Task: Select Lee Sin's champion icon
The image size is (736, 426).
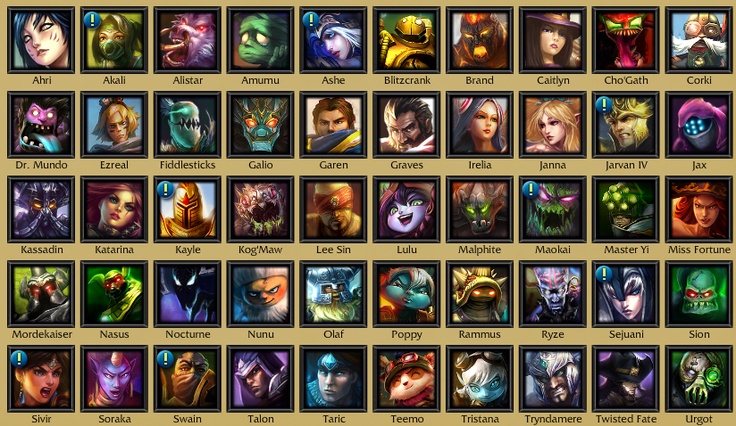Action: point(332,209)
